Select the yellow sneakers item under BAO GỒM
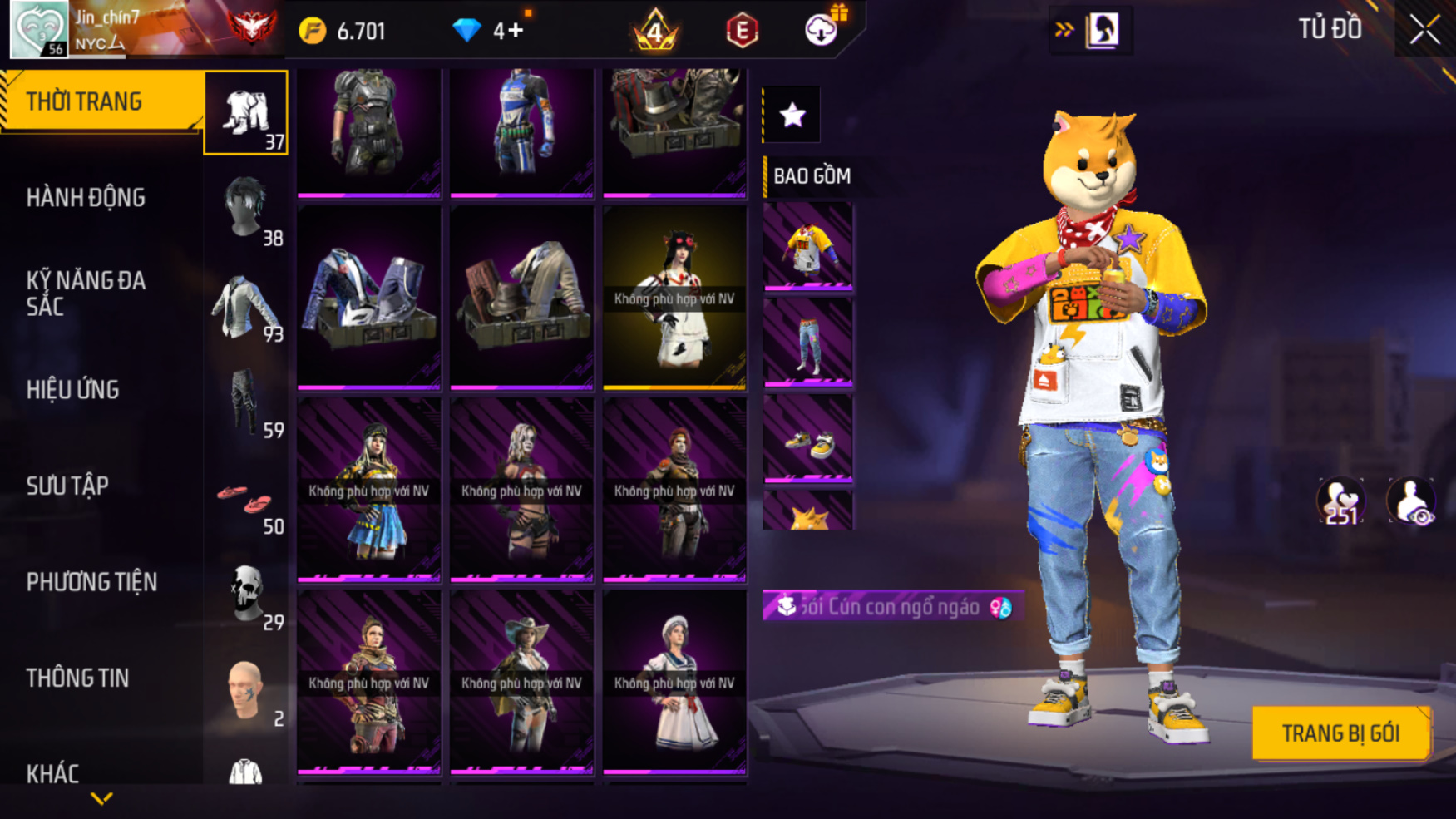This screenshot has height=819, width=1456. (808, 439)
